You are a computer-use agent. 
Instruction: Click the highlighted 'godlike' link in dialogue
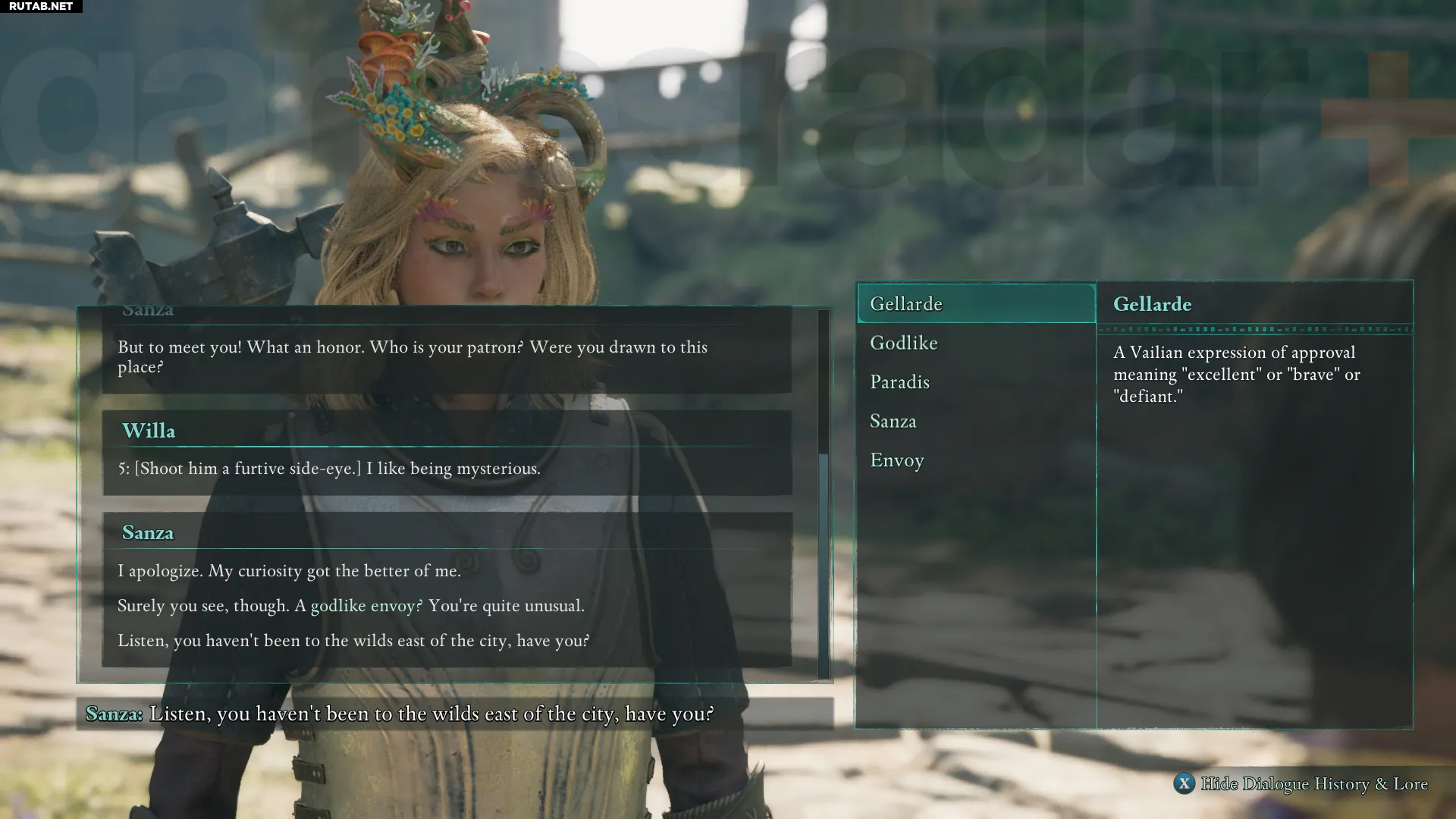click(338, 606)
